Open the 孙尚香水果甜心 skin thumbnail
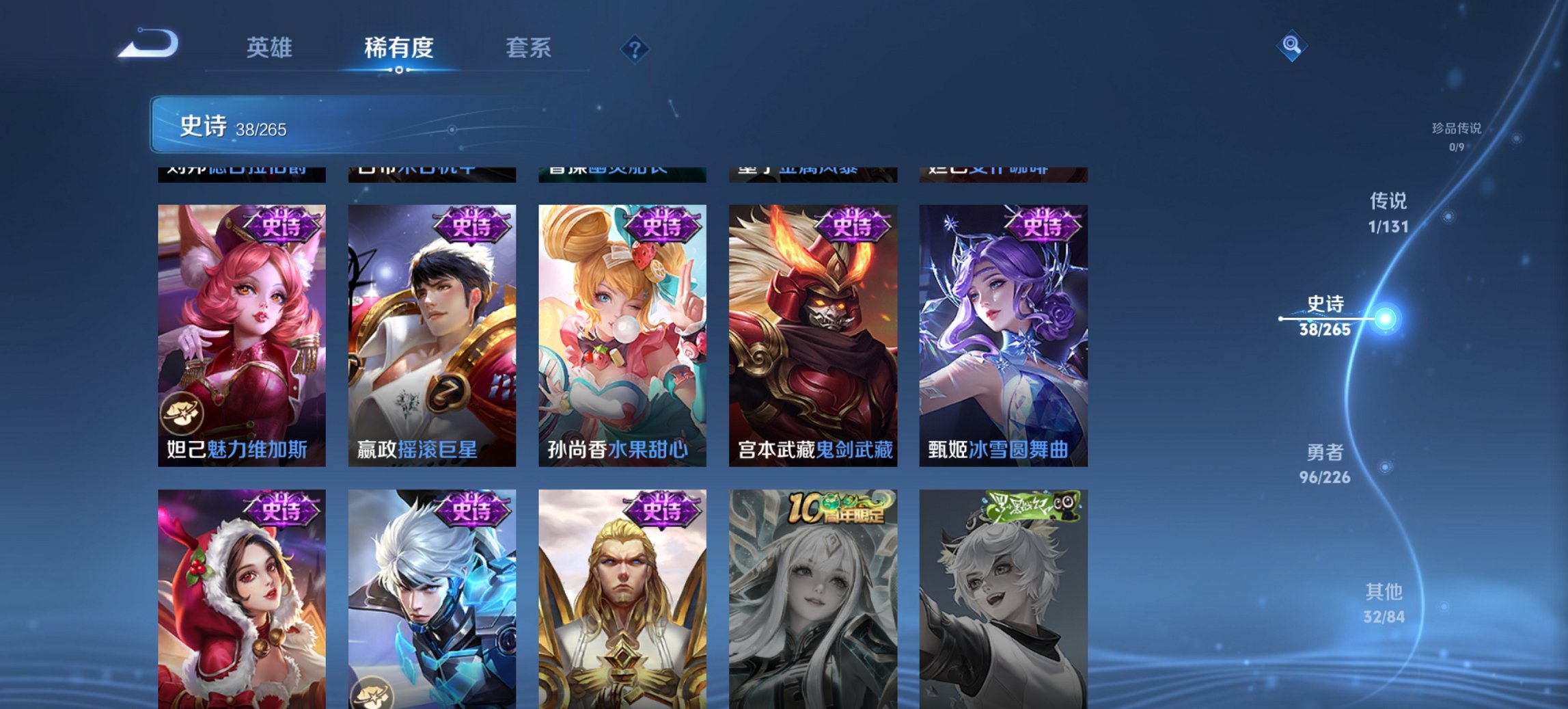Screen dimensions: 1568x709 [x=622, y=328]
